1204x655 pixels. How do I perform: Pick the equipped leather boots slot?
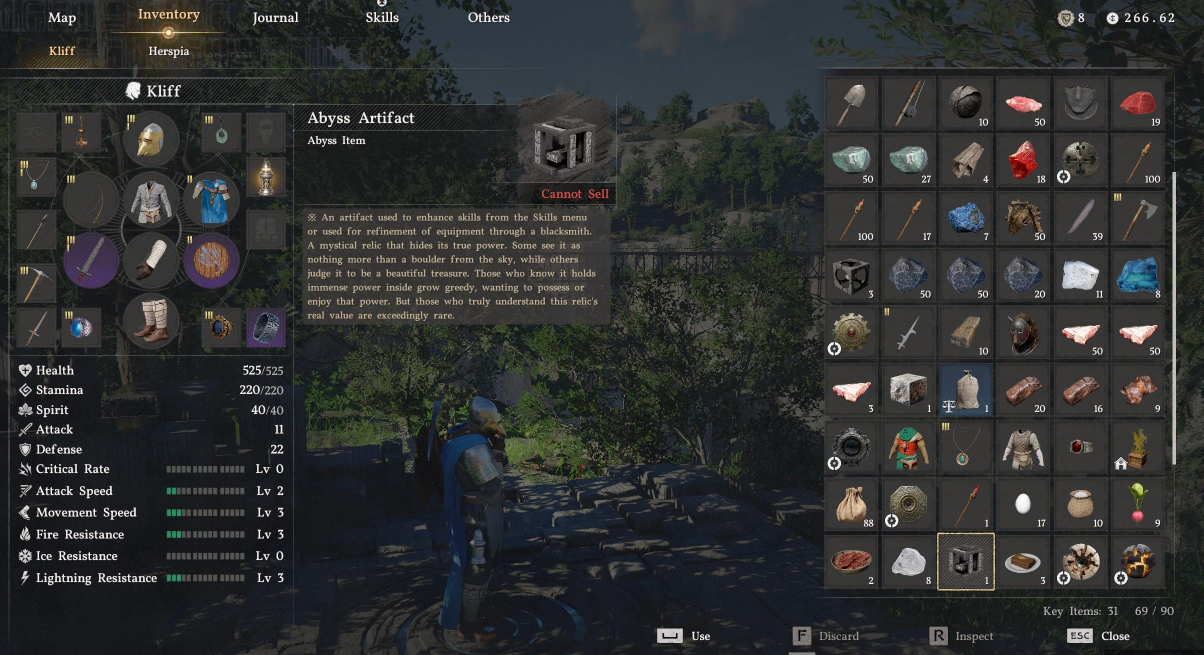[x=151, y=321]
